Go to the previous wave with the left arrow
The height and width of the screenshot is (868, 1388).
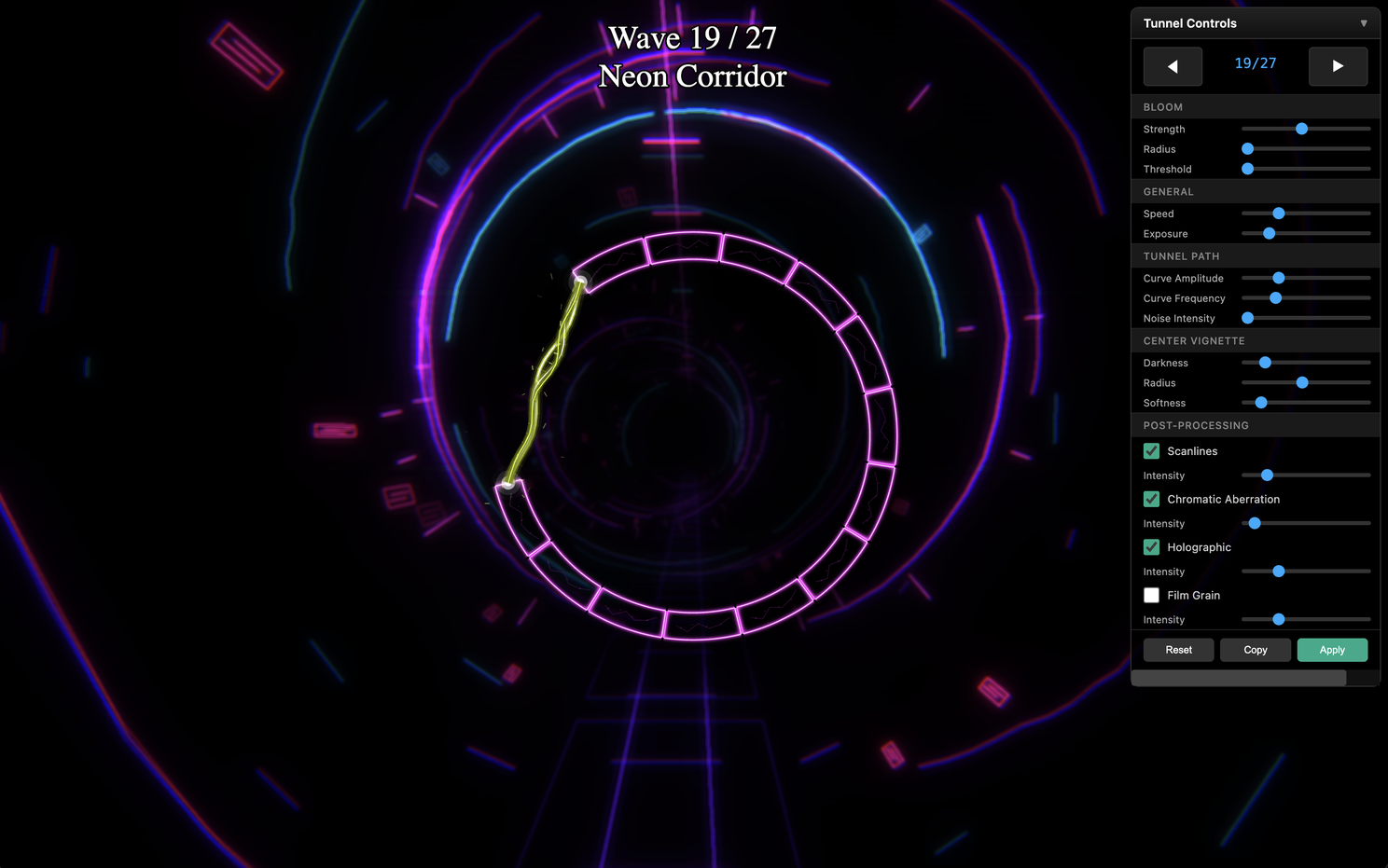tap(1173, 66)
